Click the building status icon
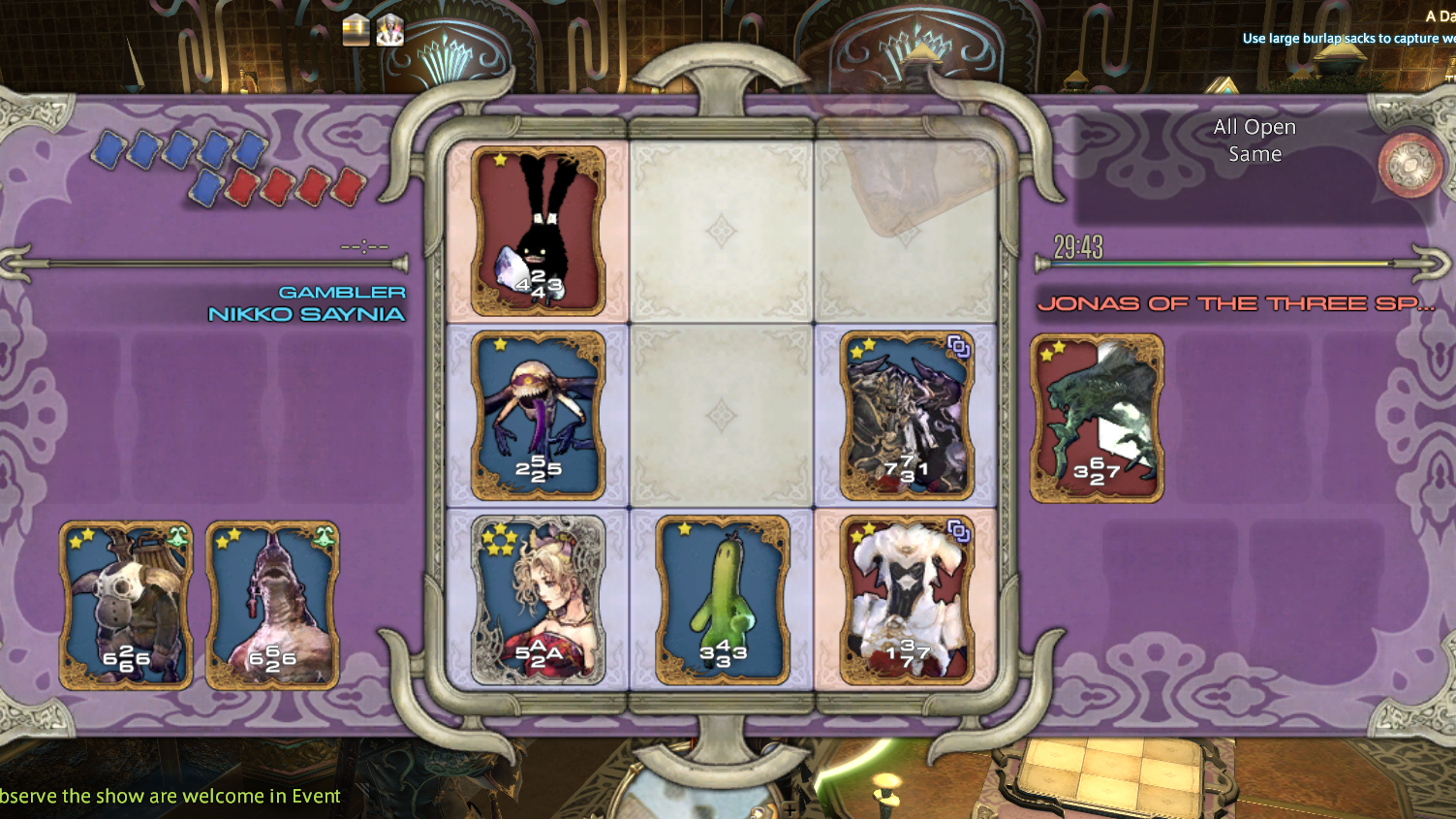 point(356,30)
